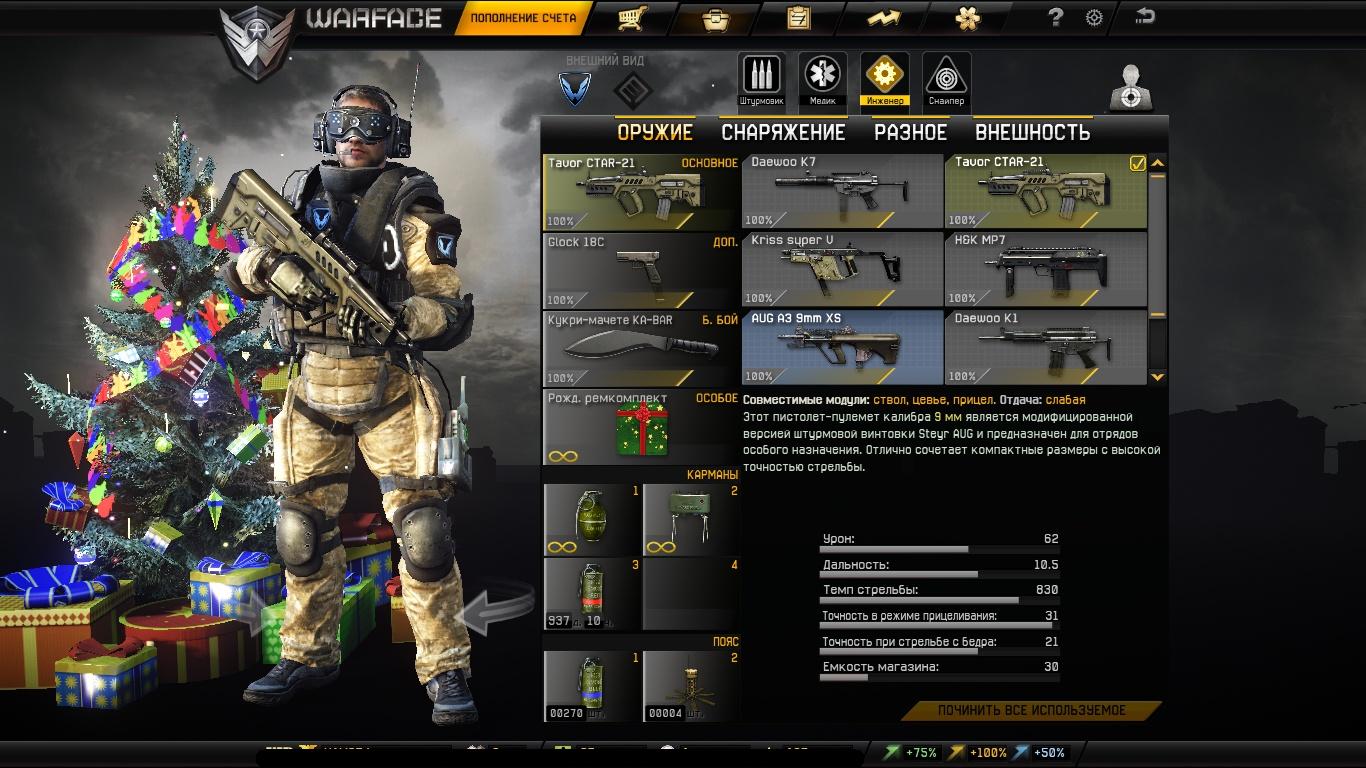This screenshot has width=1366, height=768.
Task: Show the ВНЕШНОСТЬ tab
Action: pyautogui.click(x=1032, y=132)
